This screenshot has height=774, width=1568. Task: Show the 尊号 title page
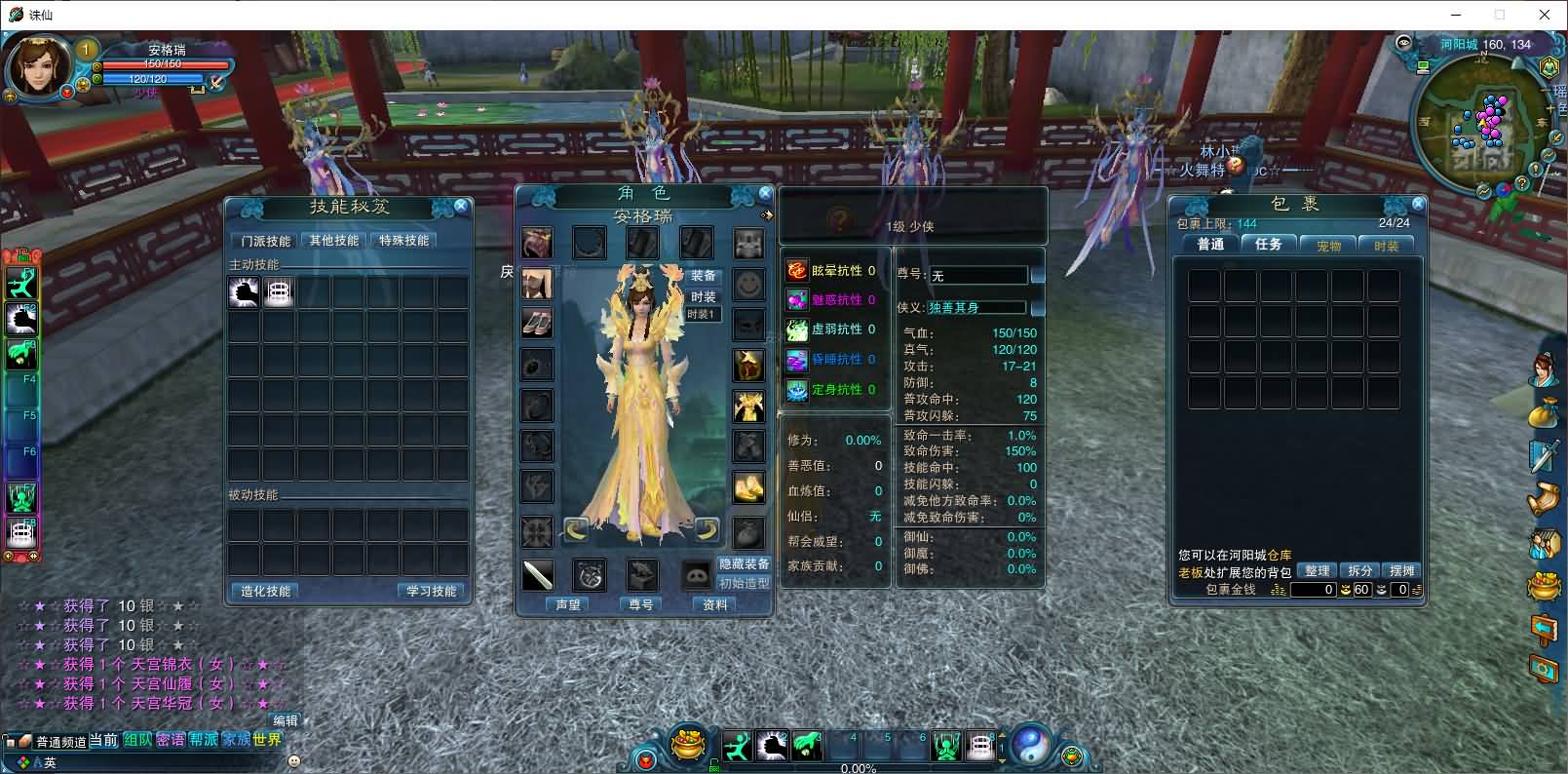[x=641, y=604]
